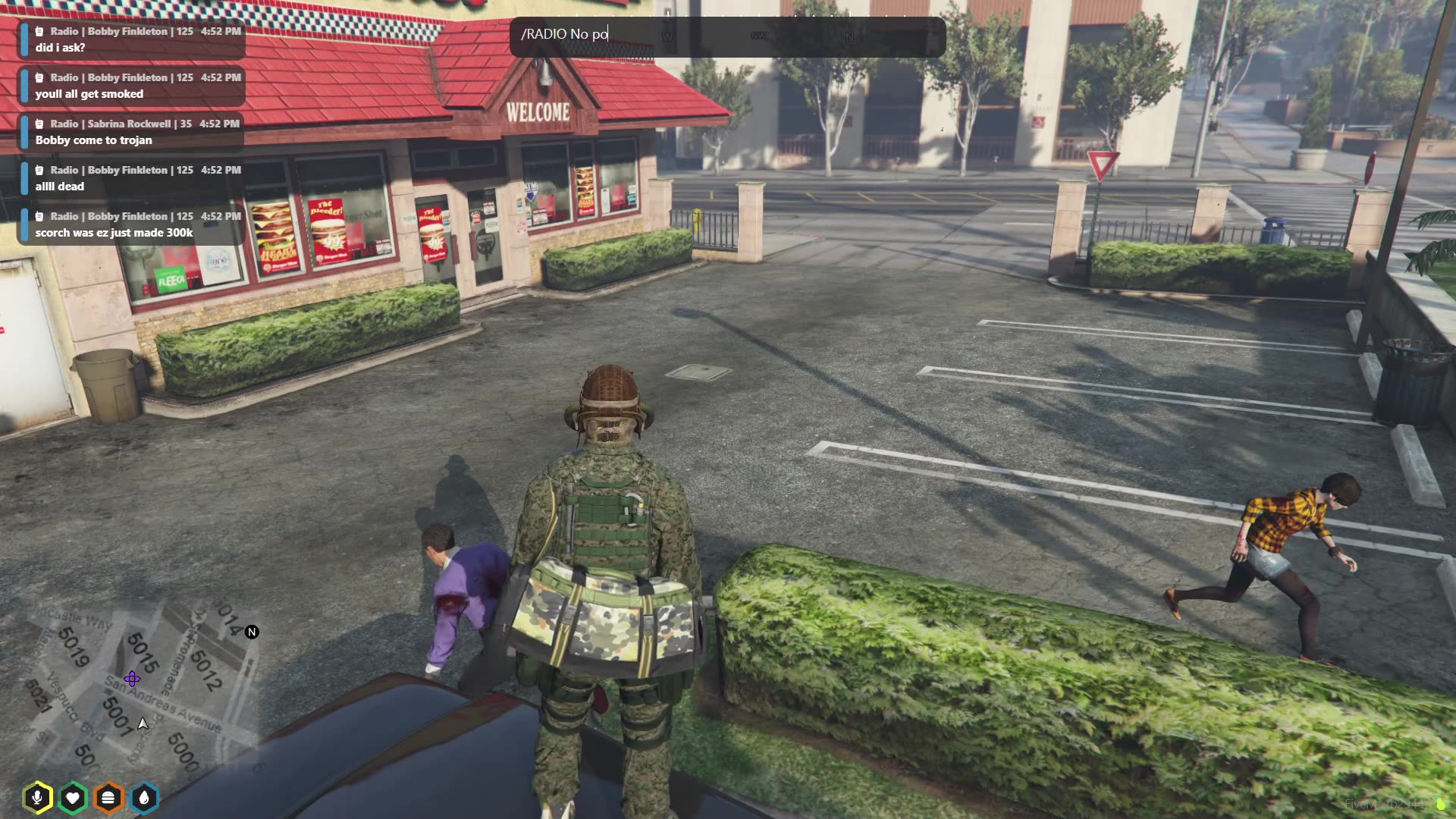Click the purple player marker on the minimap

coord(131,679)
